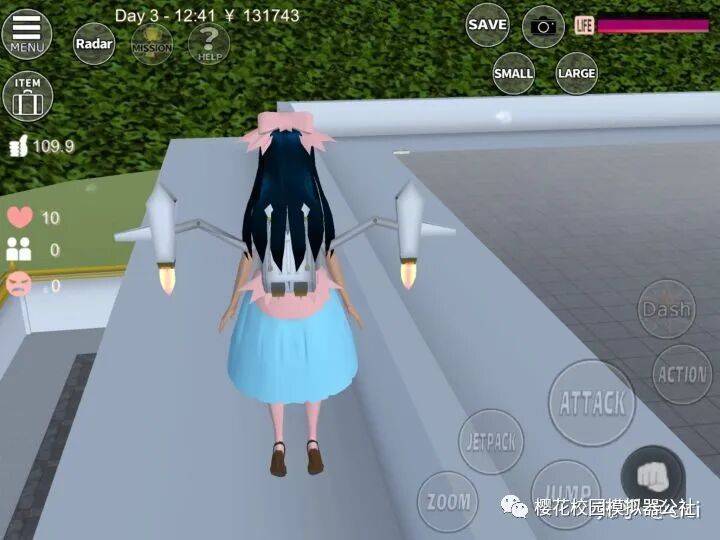Choose the SMALL size button
The image size is (720, 540).
513,73
